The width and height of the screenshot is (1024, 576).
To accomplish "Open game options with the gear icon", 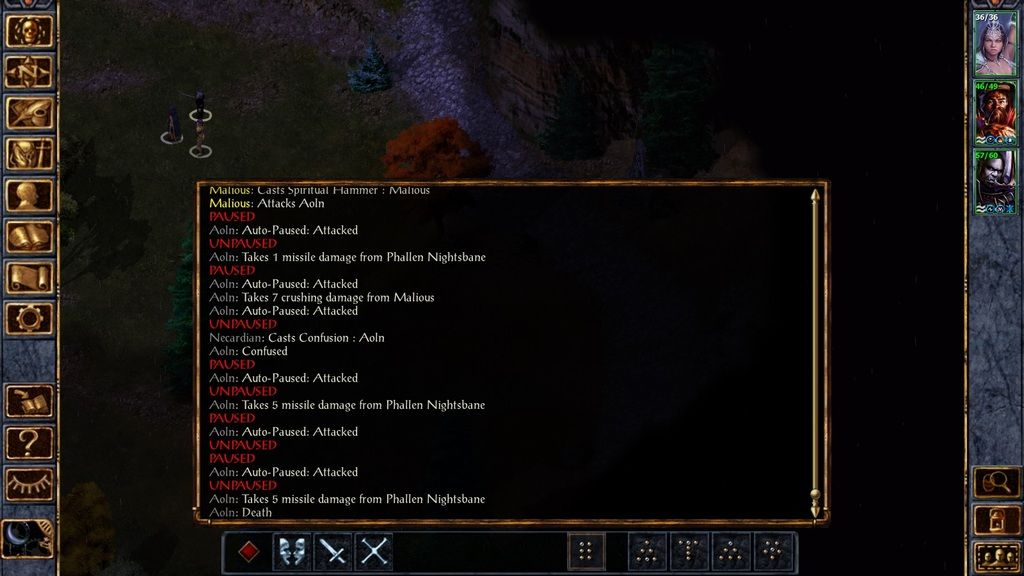I will 29,319.
